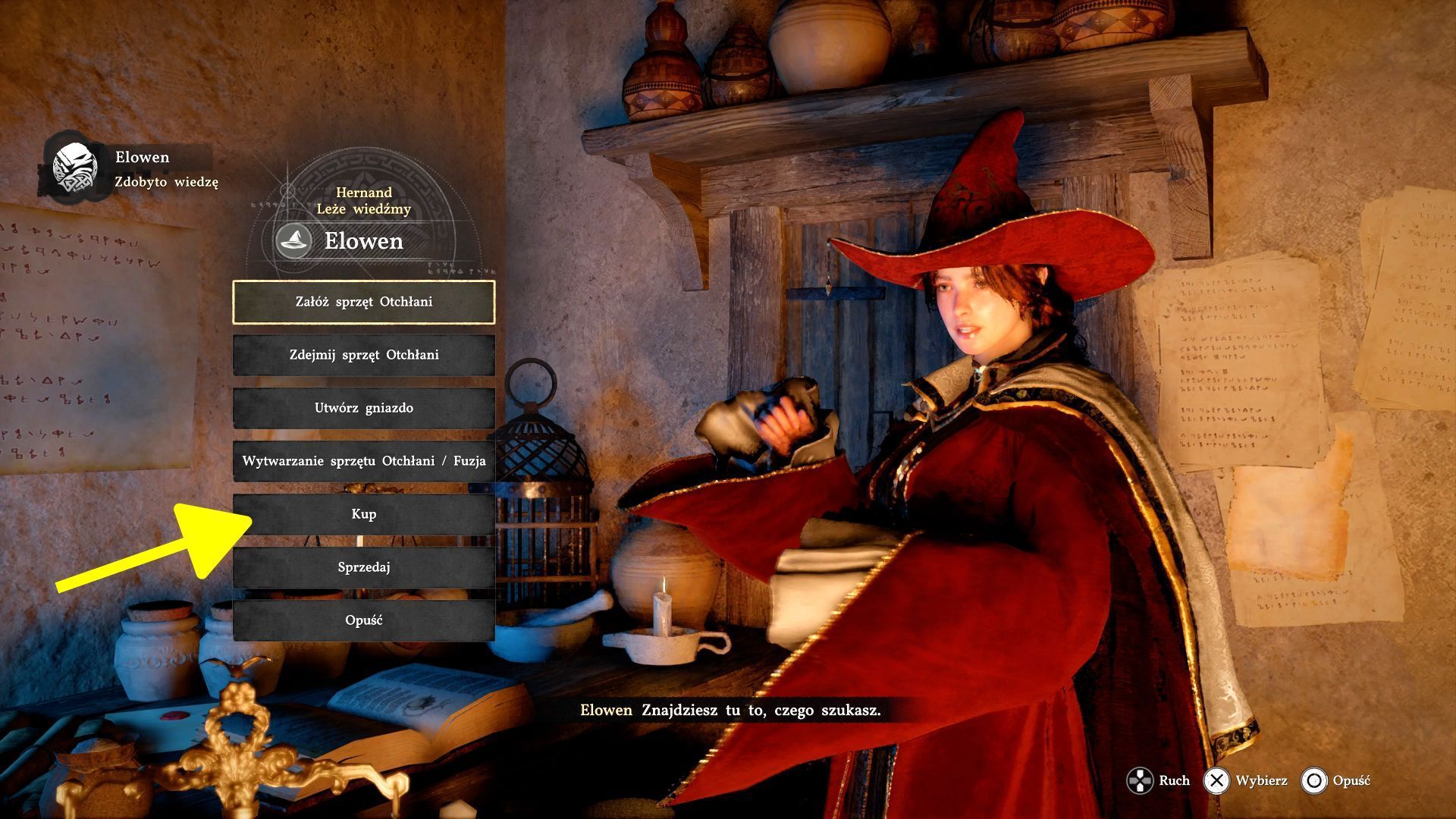Select the Sprzedaj option
The image size is (1456, 819).
tap(364, 567)
